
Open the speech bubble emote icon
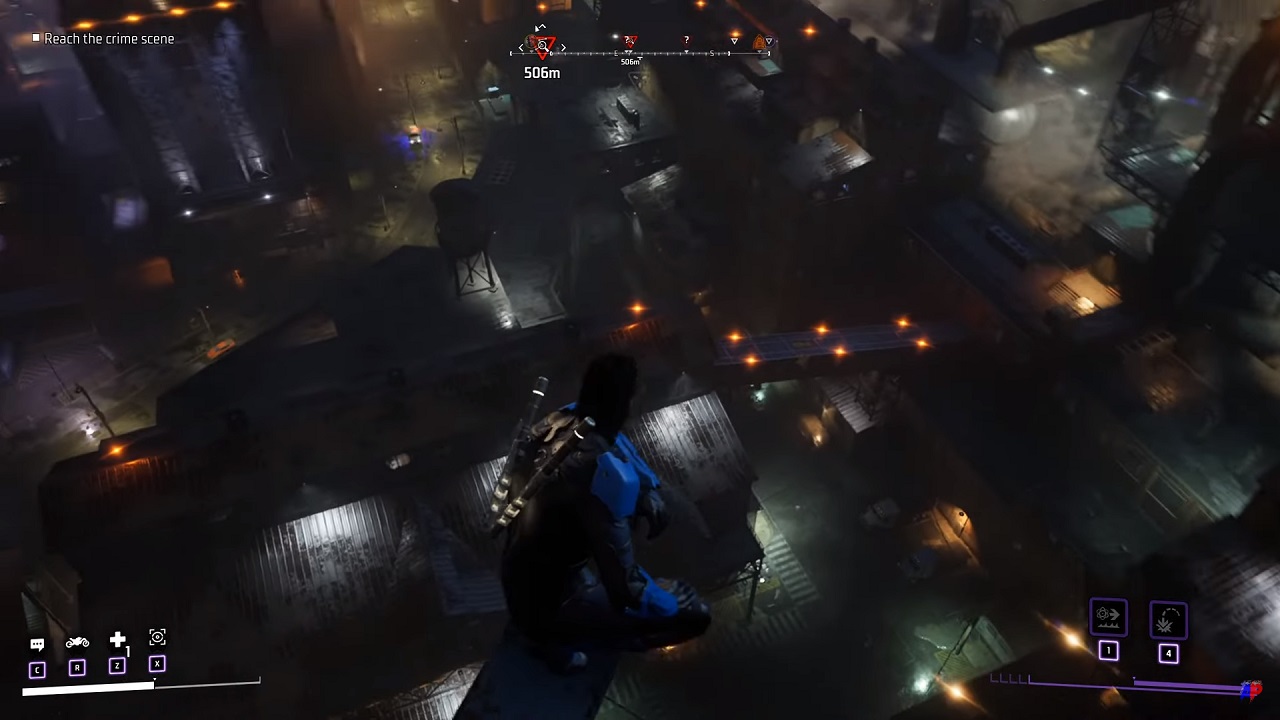[x=37, y=645]
